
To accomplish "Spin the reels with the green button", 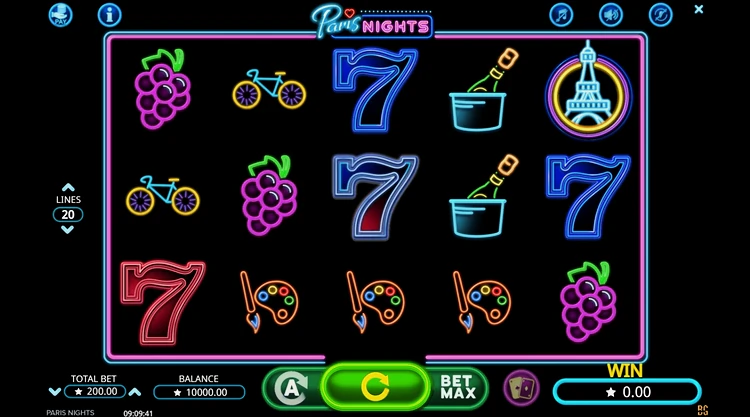I will point(375,385).
